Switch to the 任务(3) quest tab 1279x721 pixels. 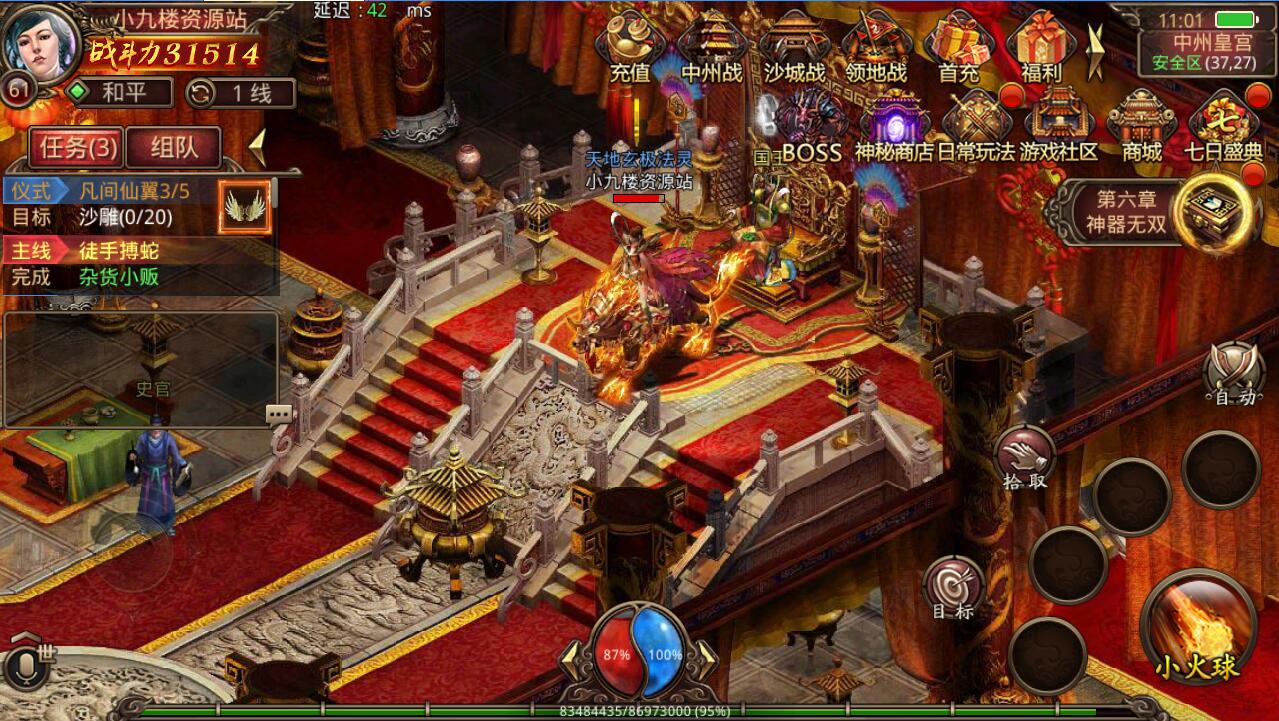77,148
